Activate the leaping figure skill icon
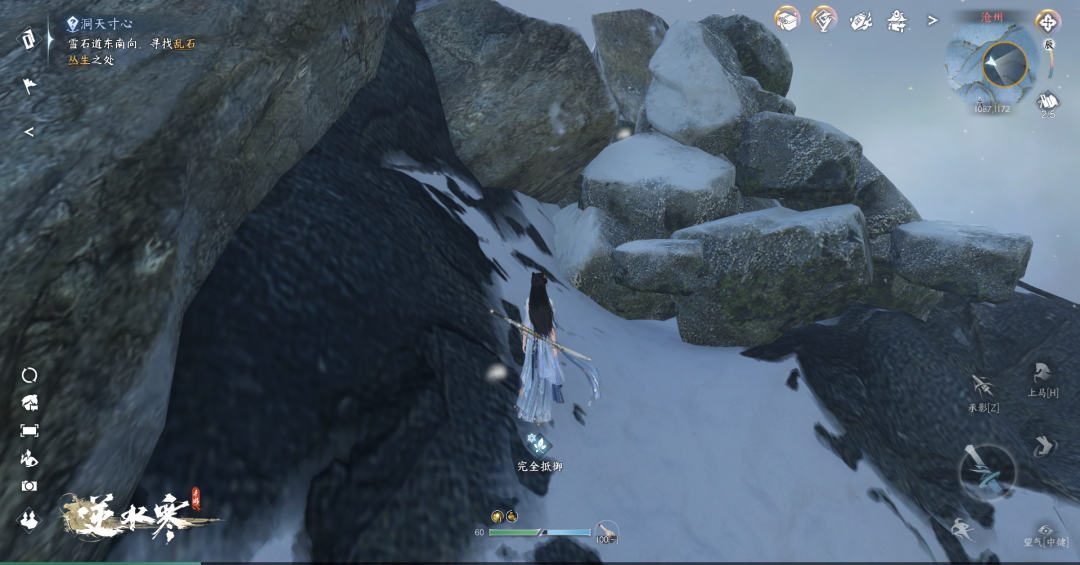Viewport: 1080px width, 565px height. pos(962,527)
